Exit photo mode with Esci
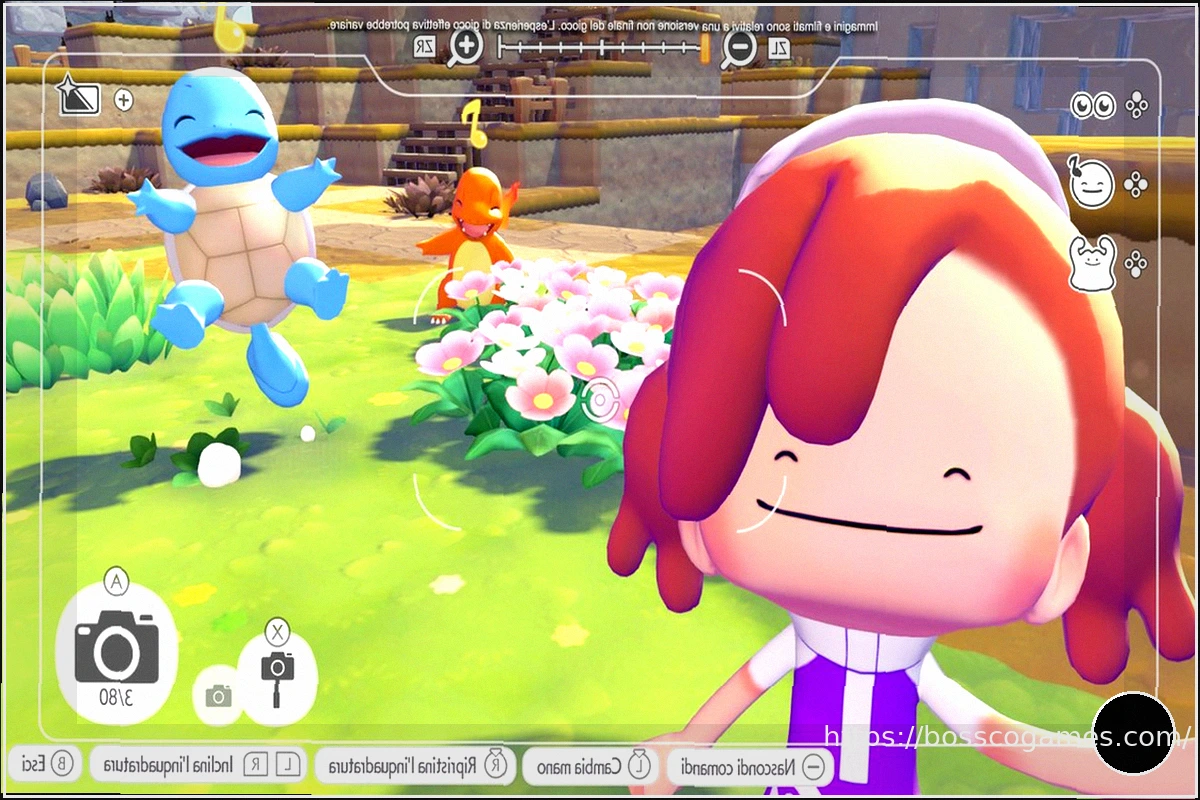 (x=44, y=766)
